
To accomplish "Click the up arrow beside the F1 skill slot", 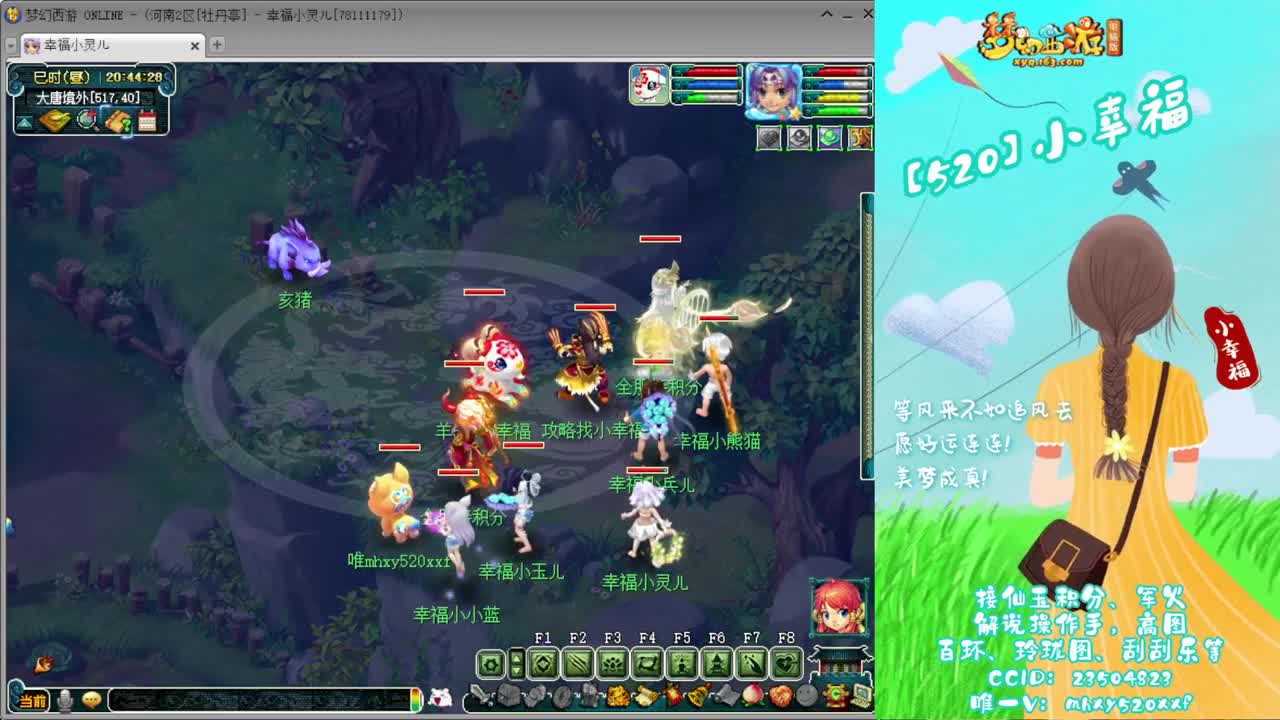I will [x=517, y=658].
